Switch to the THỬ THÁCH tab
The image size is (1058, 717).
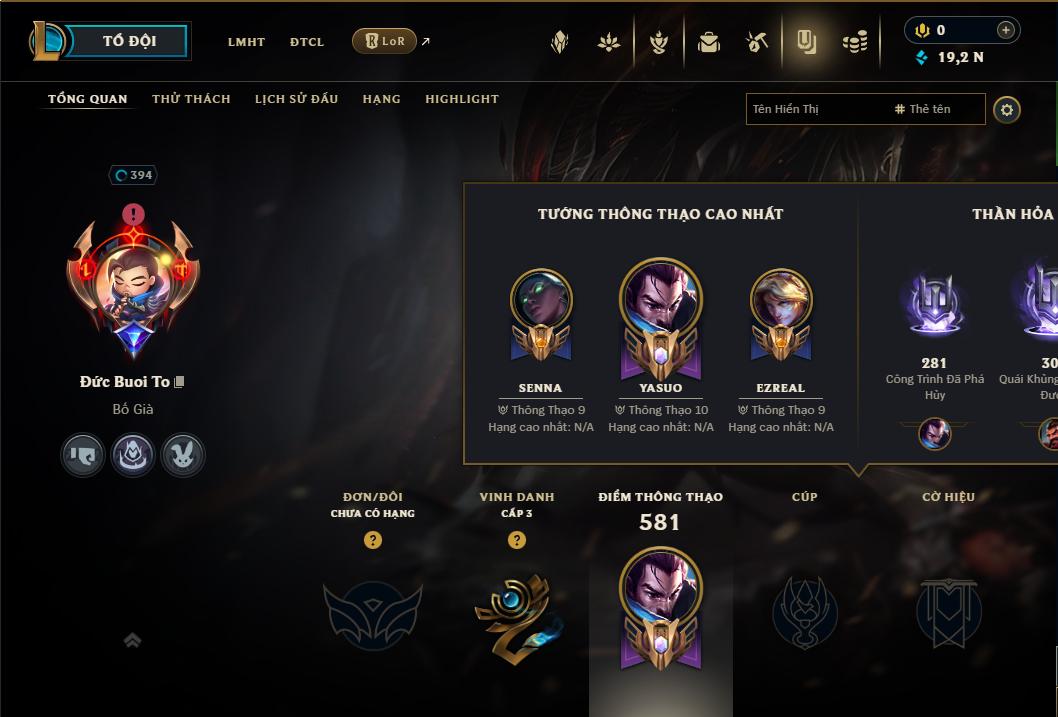click(x=191, y=99)
